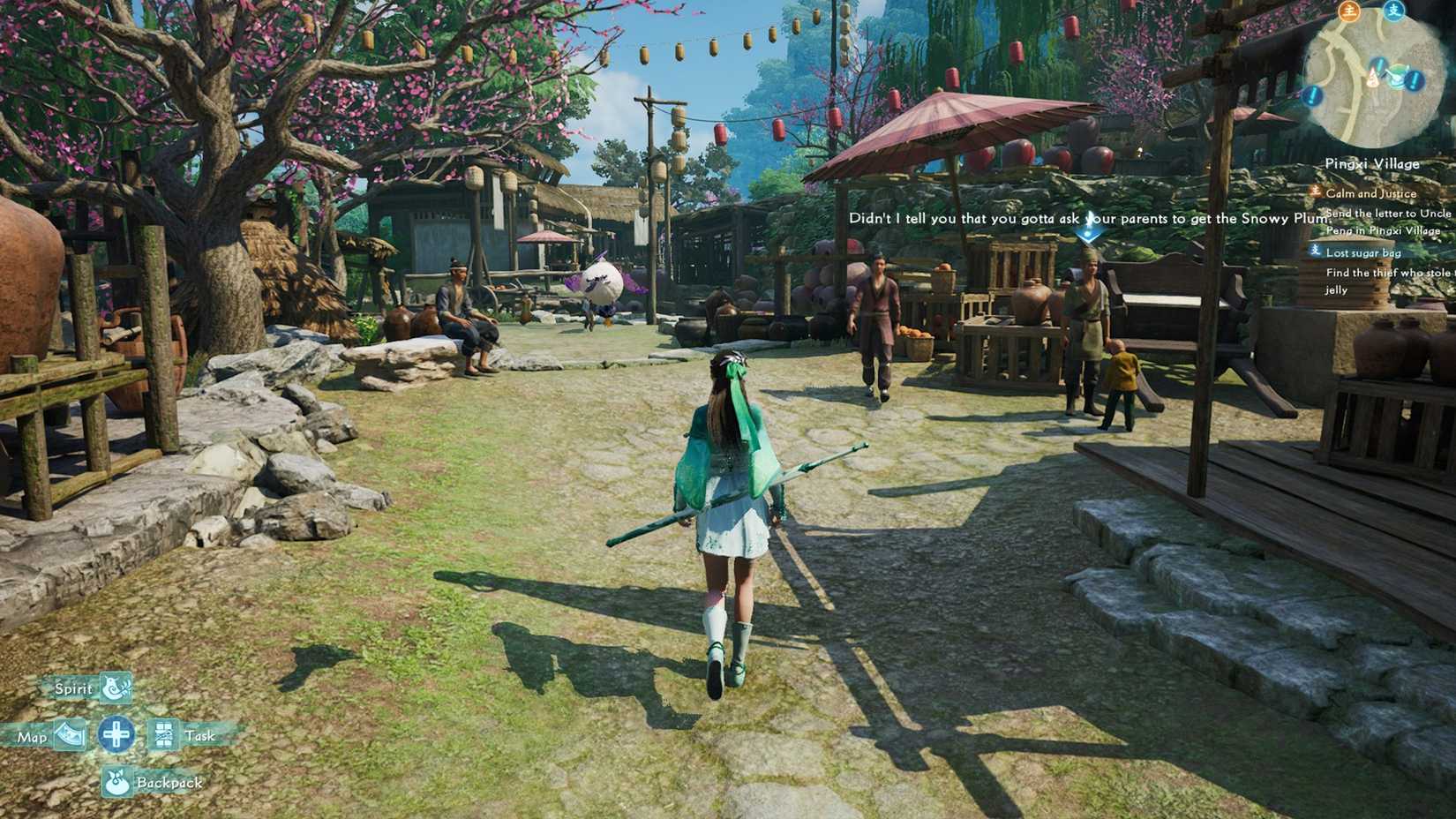This screenshot has height=819, width=1456.
Task: Click the Lost sugar bag quest title
Action: coord(1363,253)
